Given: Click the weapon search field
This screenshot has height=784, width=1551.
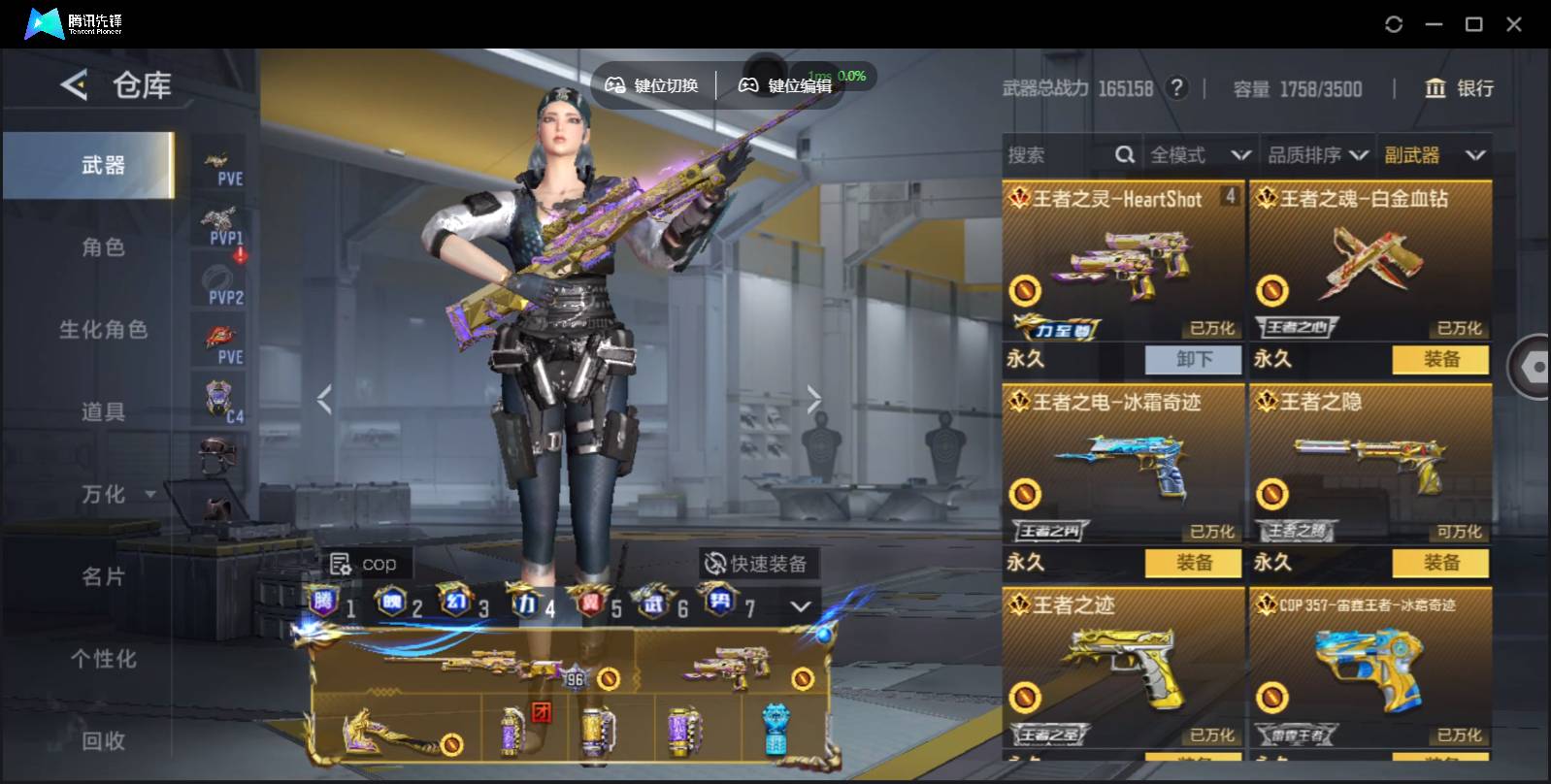Looking at the screenshot, I should tap(1058, 155).
